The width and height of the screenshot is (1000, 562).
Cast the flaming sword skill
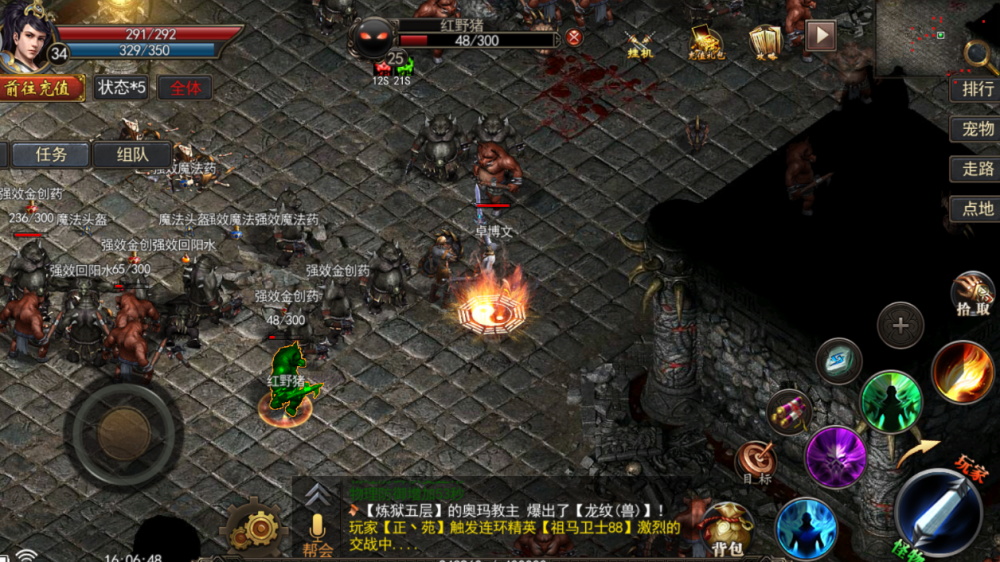coord(962,372)
